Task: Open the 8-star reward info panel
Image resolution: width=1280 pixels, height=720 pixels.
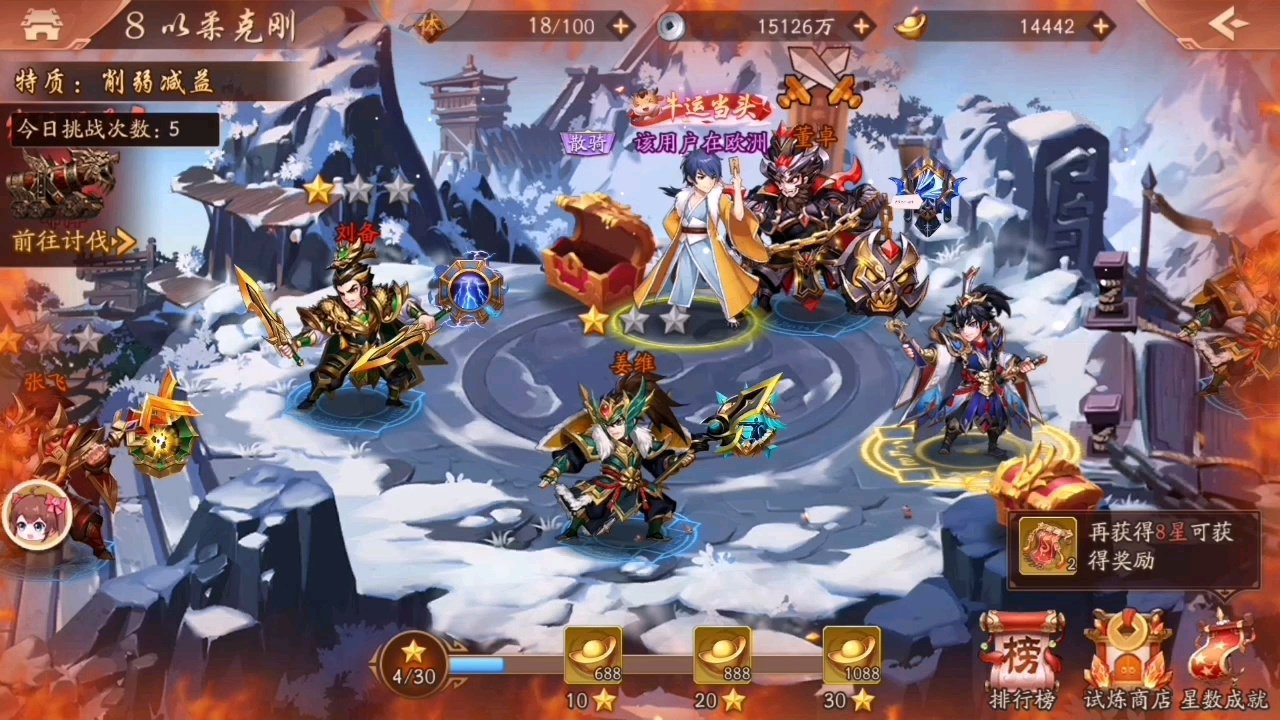Action: coord(1133,547)
